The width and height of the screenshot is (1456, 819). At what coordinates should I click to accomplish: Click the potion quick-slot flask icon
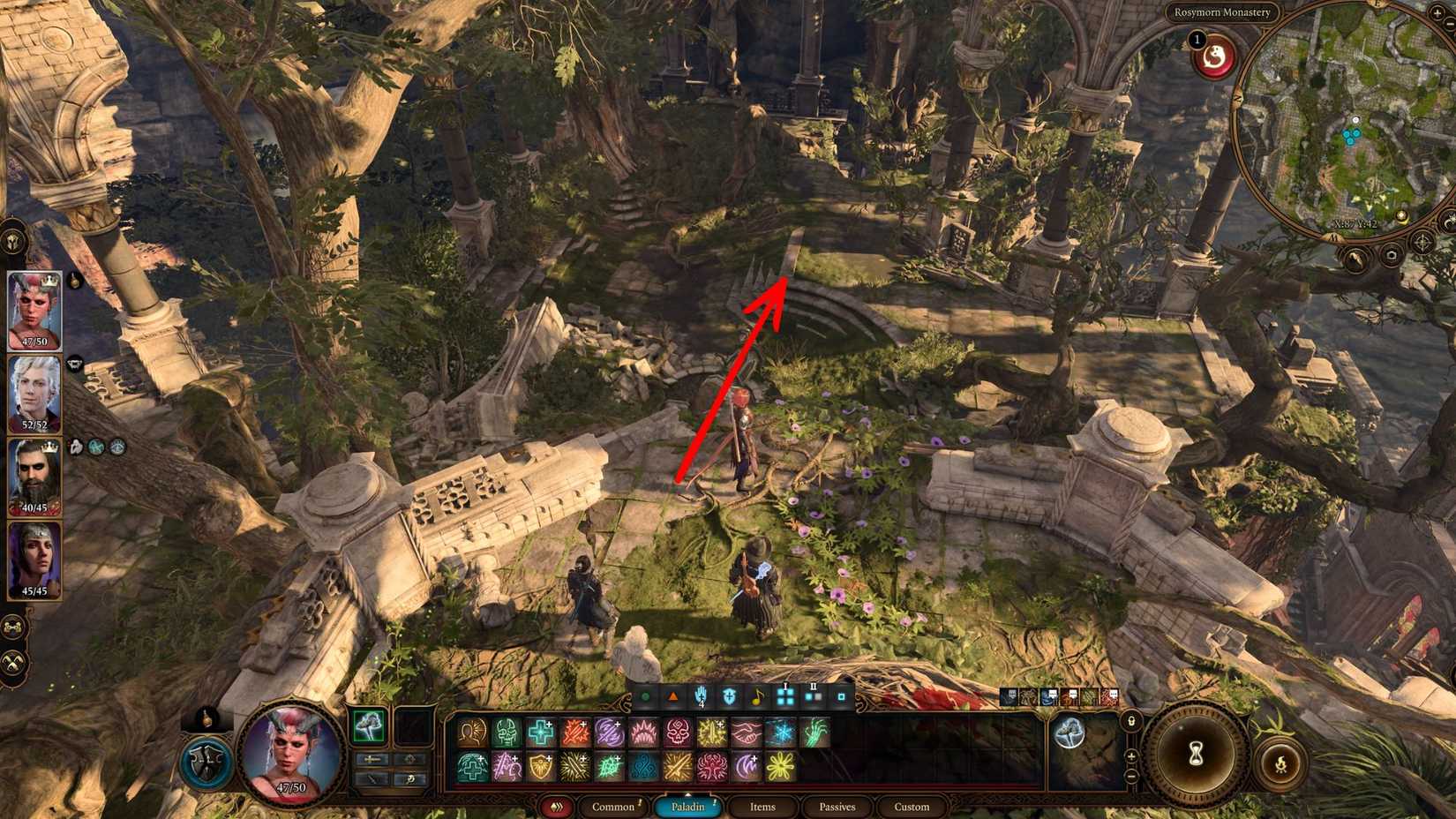pyautogui.click(x=206, y=718)
